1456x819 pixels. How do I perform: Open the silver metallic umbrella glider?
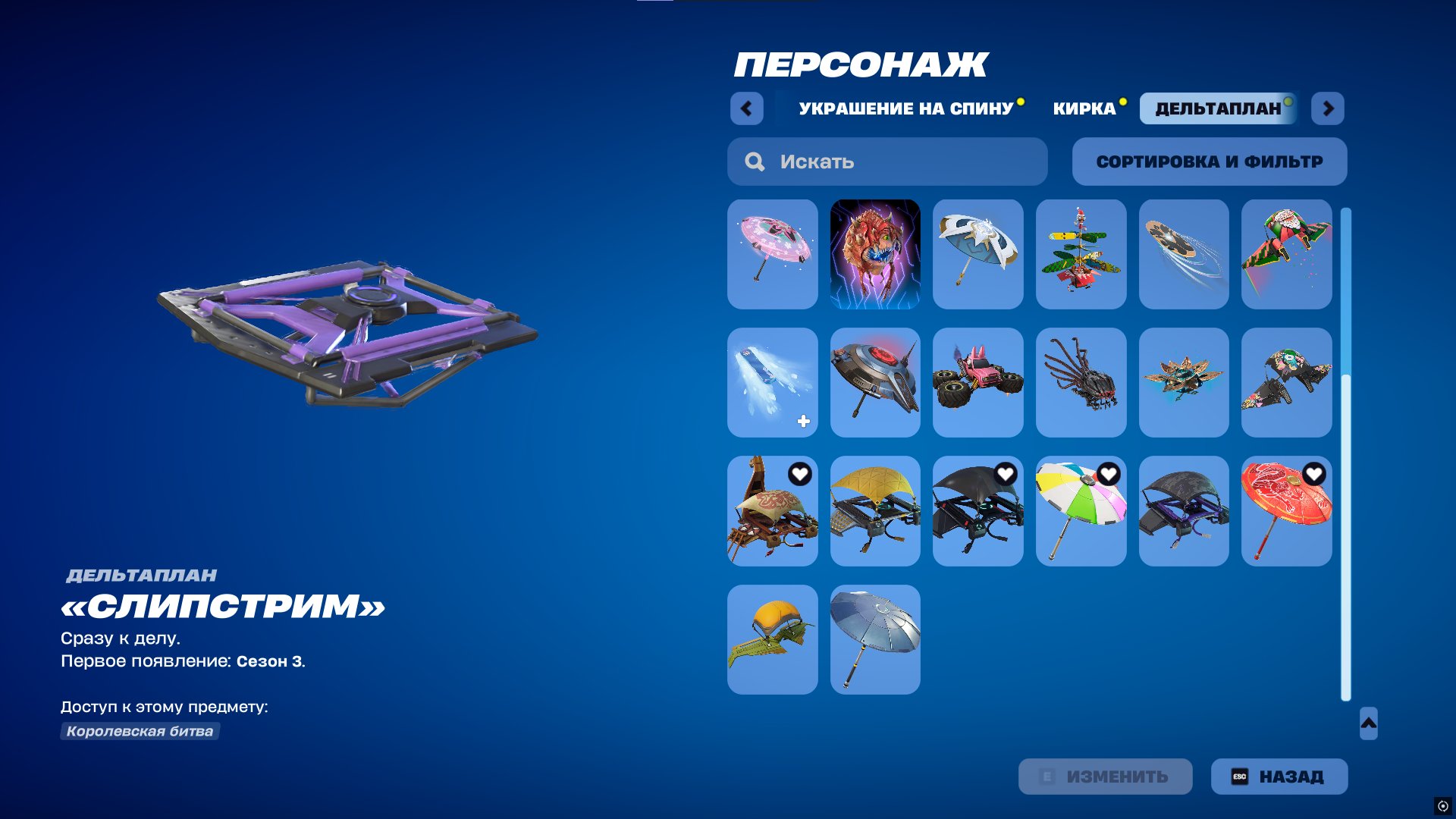pyautogui.click(x=875, y=639)
